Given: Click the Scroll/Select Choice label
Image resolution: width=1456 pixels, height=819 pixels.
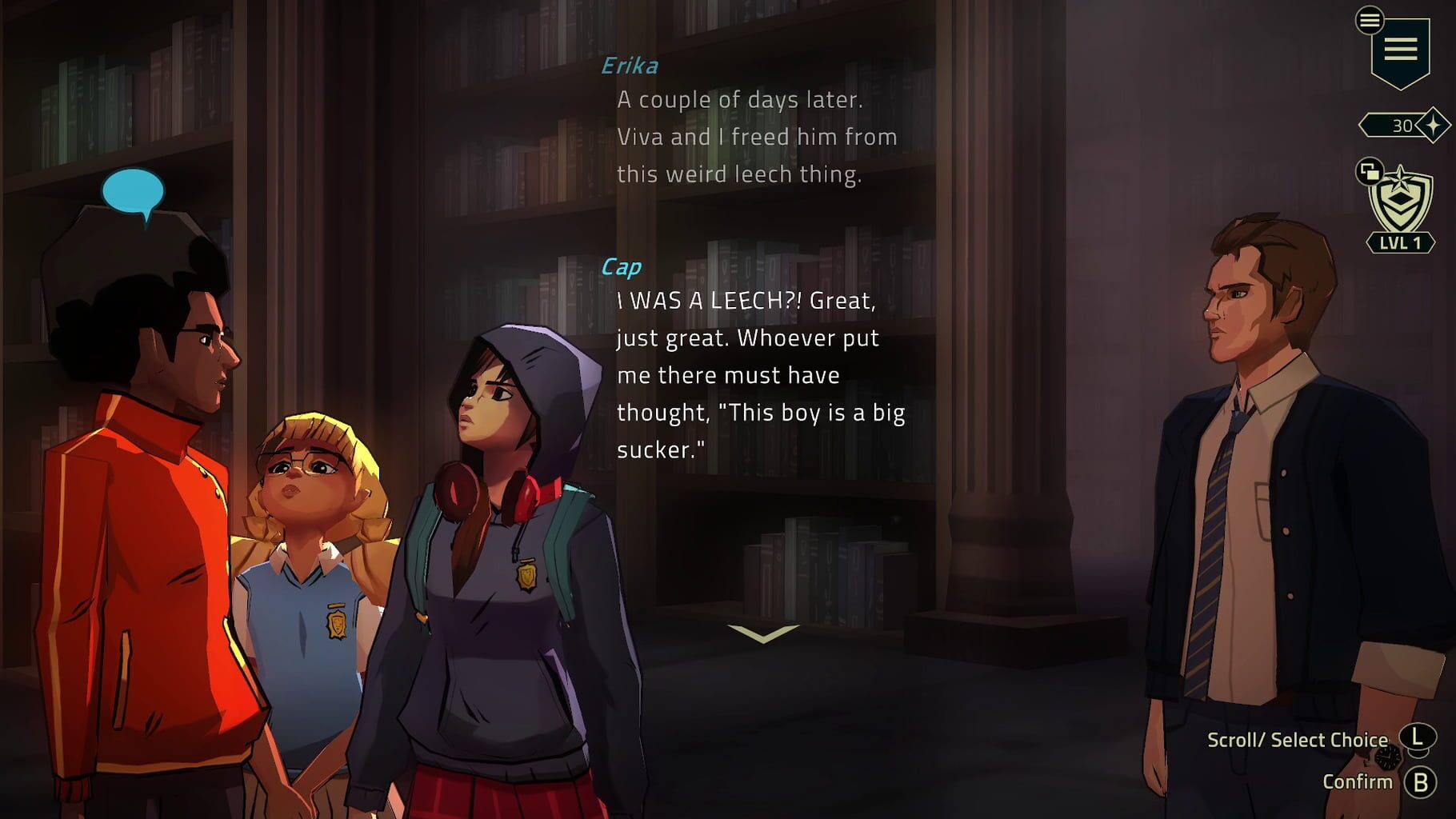Looking at the screenshot, I should pyautogui.click(x=1298, y=739).
